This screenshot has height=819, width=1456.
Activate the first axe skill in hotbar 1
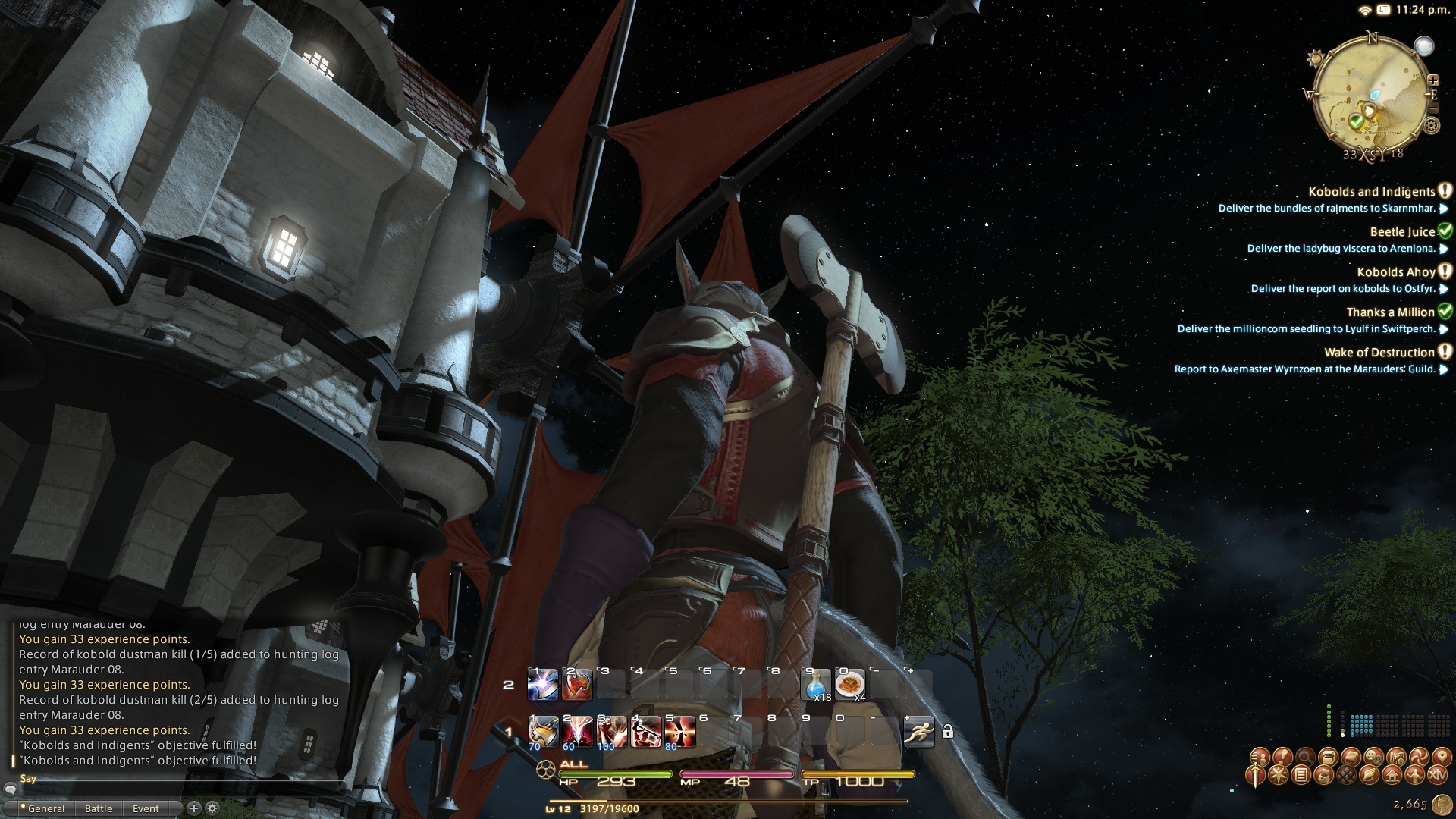point(543,732)
